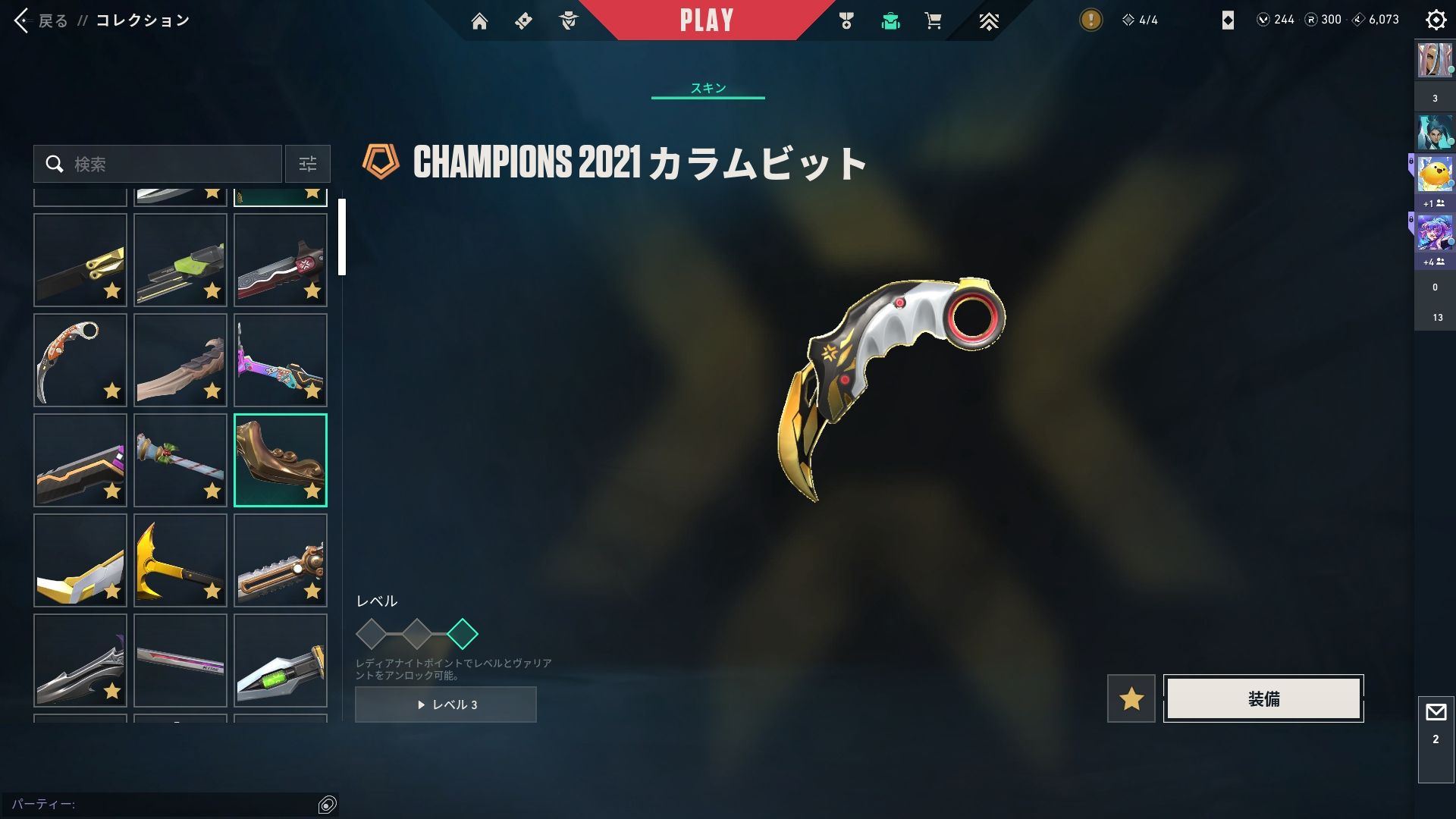This screenshot has width=1456, height=819.
Task: Equip the skin with 装備 button
Action: click(1263, 698)
